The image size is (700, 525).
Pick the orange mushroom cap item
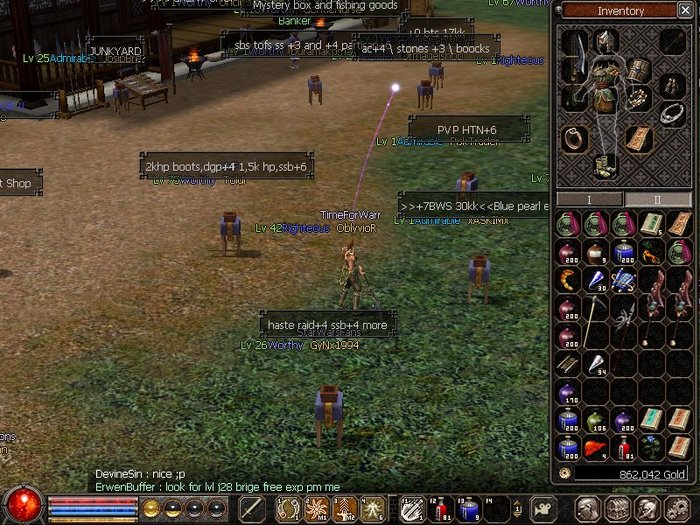click(596, 448)
